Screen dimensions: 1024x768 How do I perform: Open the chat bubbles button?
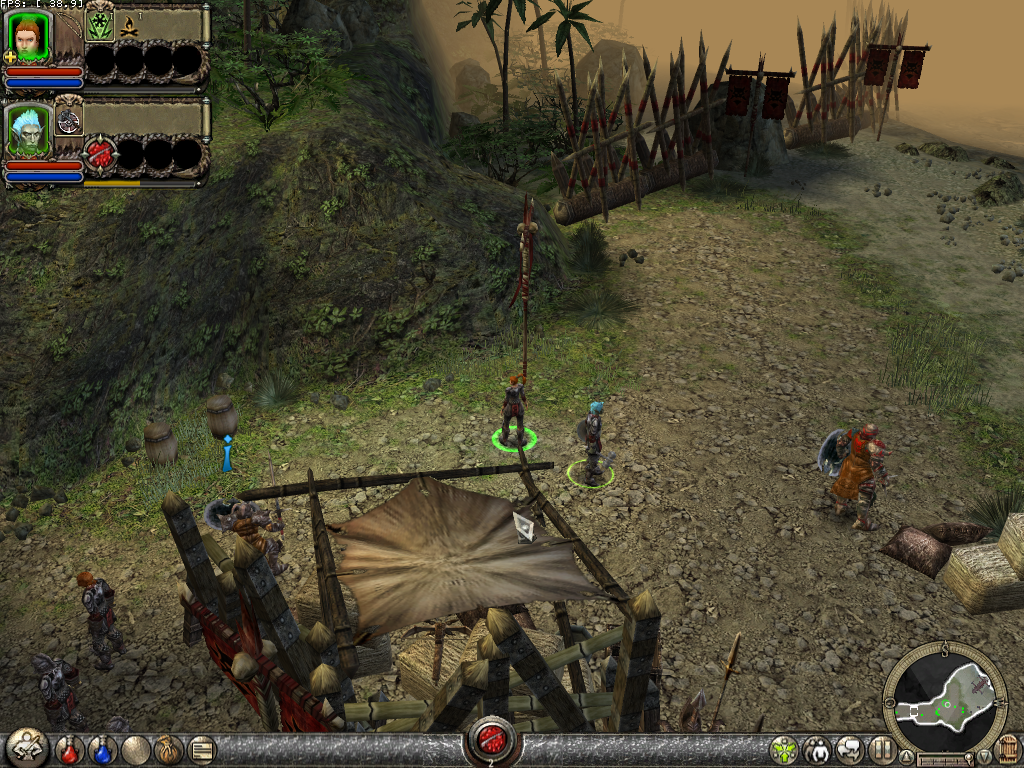point(850,749)
